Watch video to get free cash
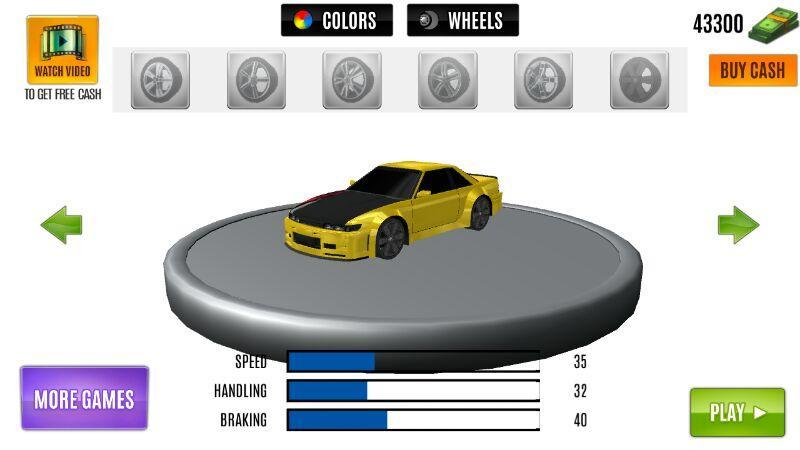The width and height of the screenshot is (800, 450). pos(62,50)
